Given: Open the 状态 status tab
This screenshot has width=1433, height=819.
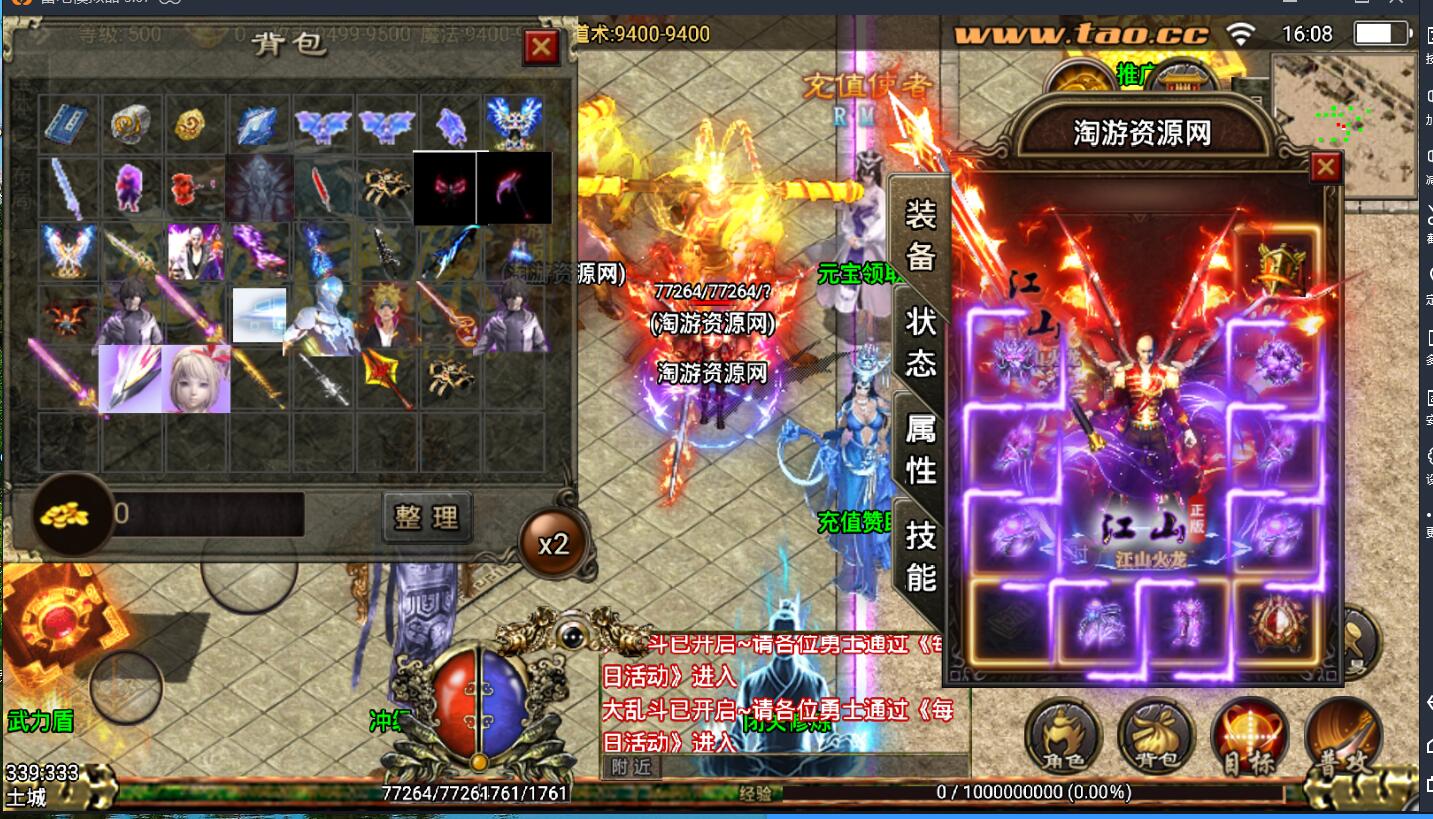Looking at the screenshot, I should [x=920, y=342].
